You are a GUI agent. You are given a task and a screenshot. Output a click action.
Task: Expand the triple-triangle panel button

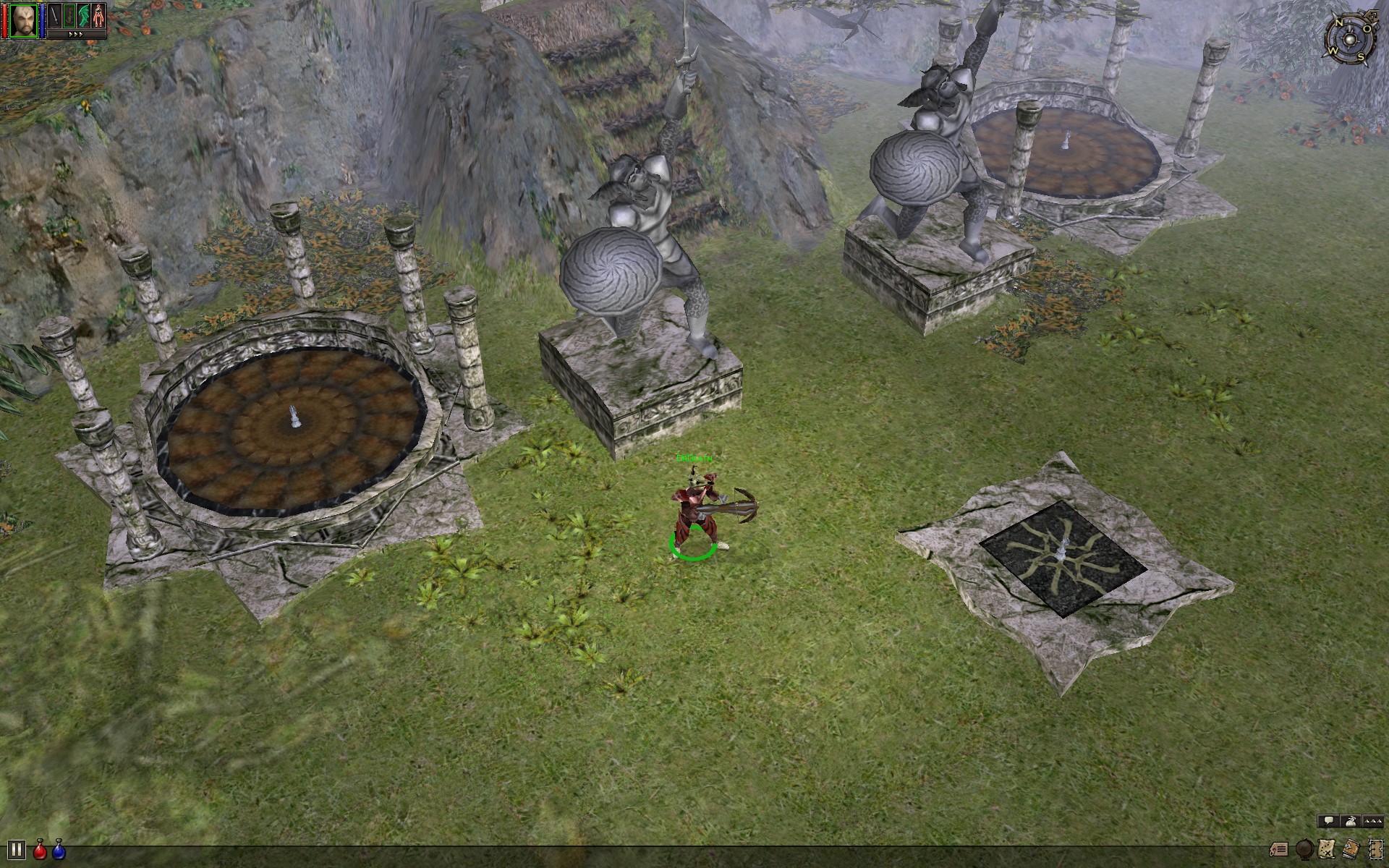(1372, 821)
